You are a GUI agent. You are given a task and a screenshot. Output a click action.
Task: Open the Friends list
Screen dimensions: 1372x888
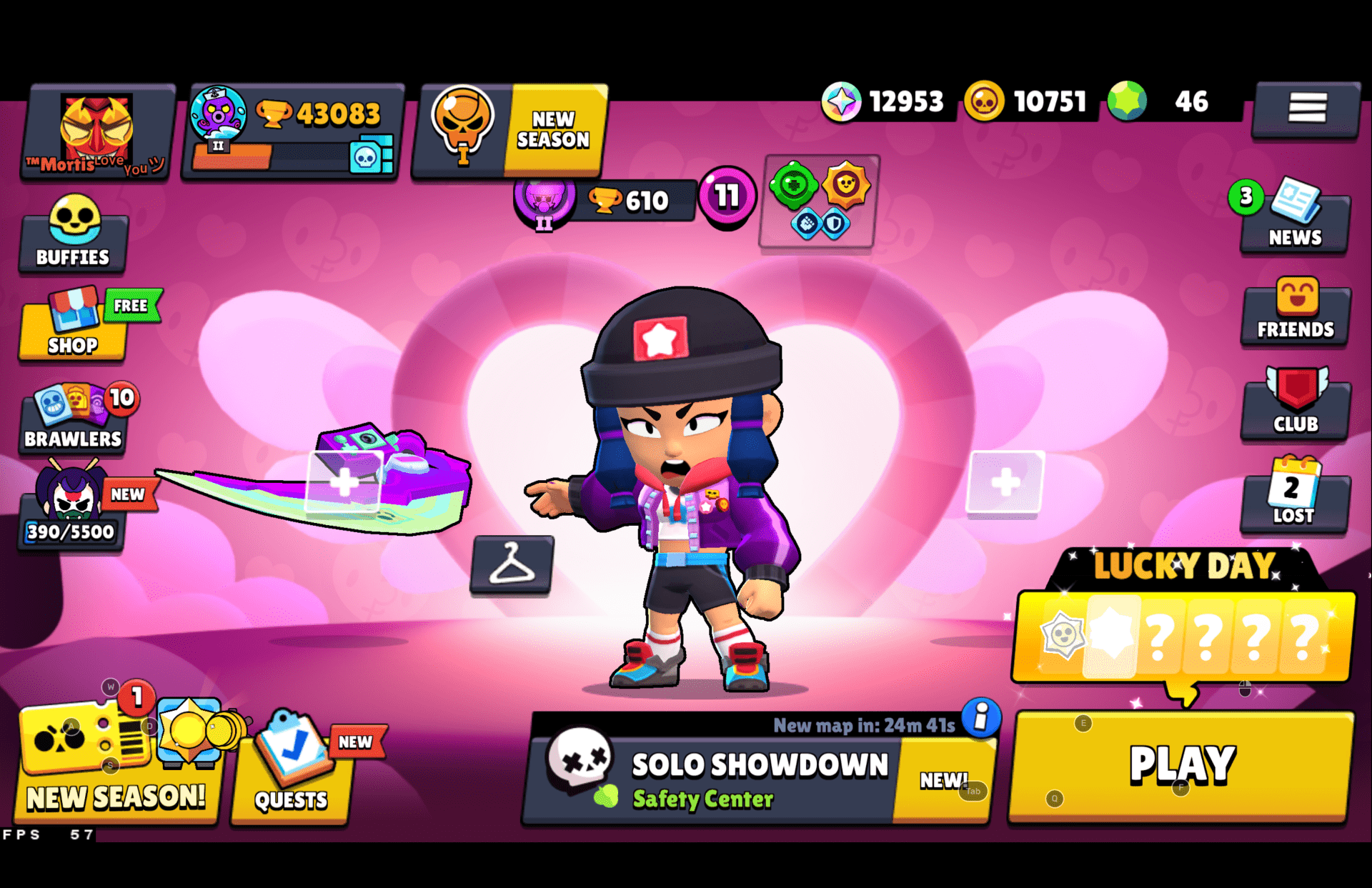coord(1295,314)
